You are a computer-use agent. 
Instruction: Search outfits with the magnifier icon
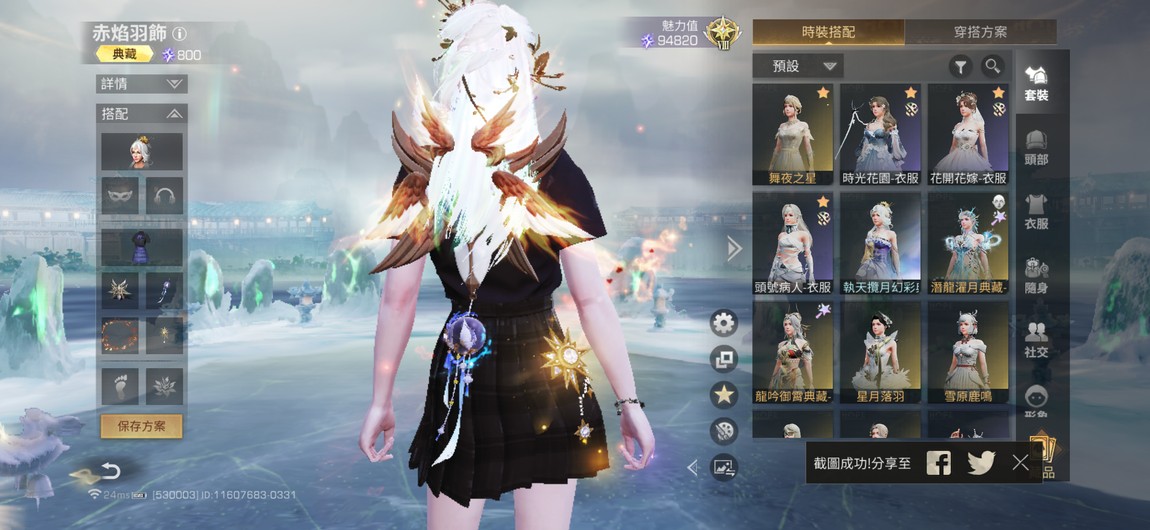992,67
